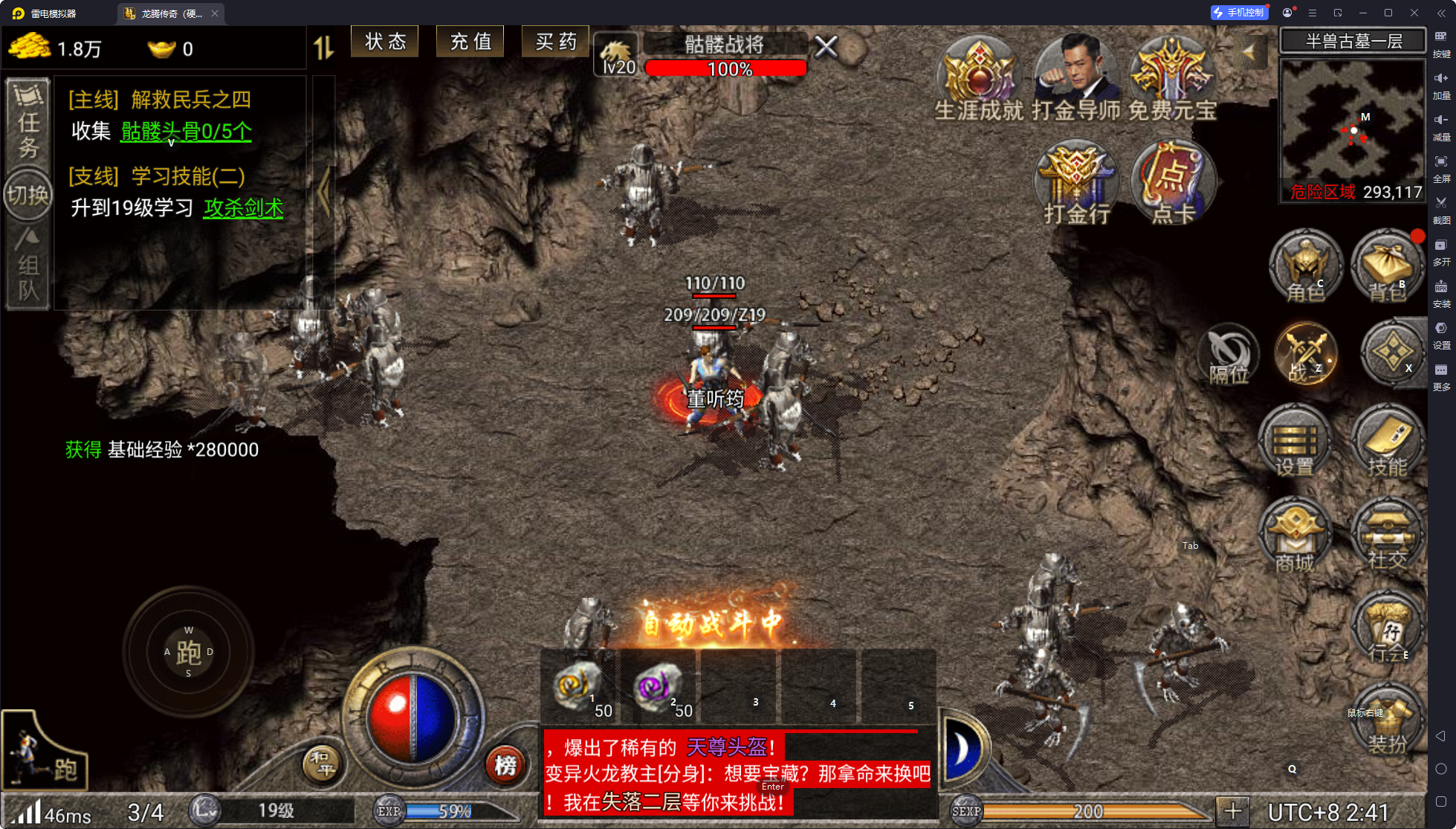This screenshot has width=1456, height=829.
Task: Open the 状态 status panel
Action: (x=385, y=42)
